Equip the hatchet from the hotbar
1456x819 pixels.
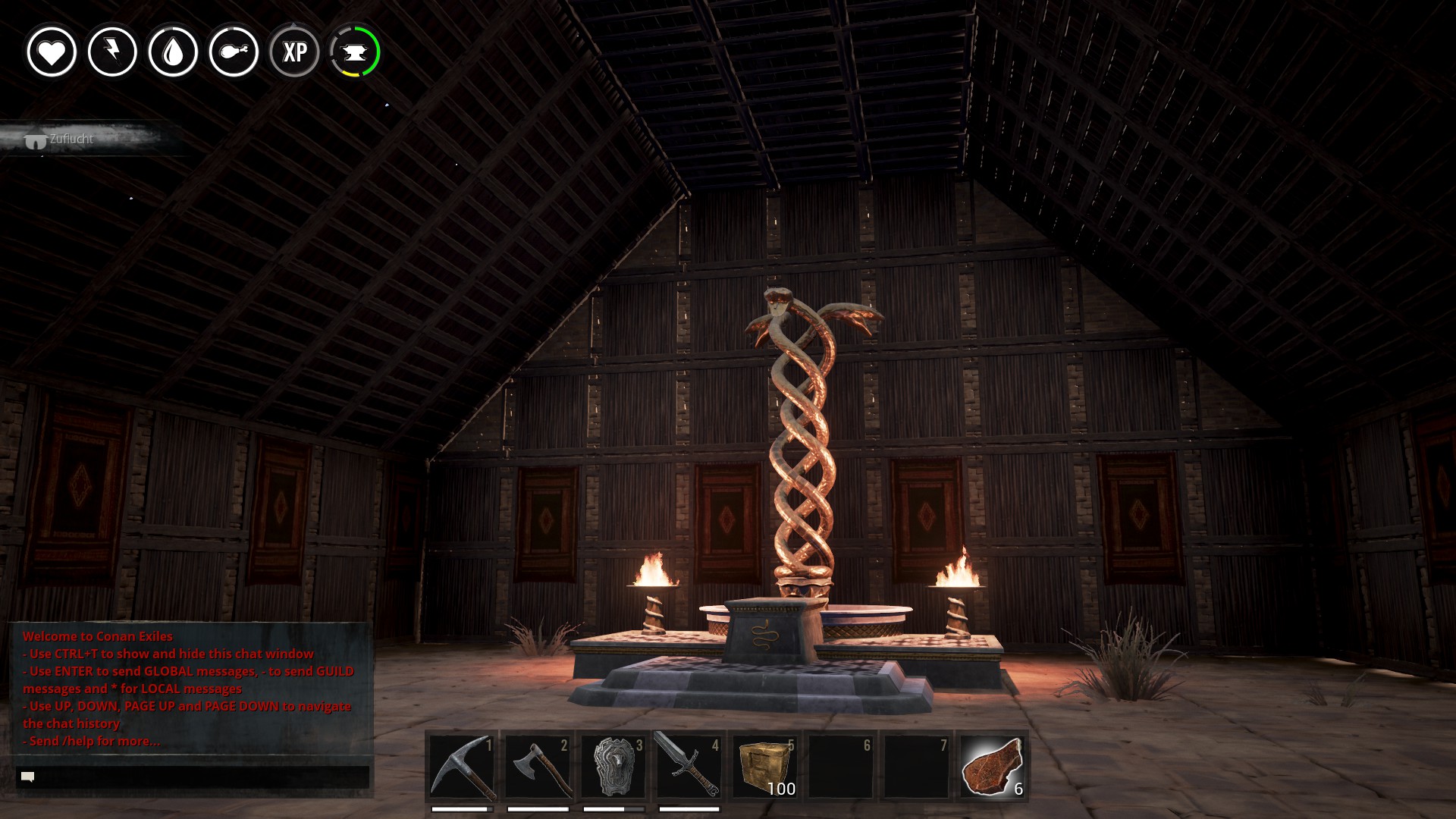tap(538, 767)
